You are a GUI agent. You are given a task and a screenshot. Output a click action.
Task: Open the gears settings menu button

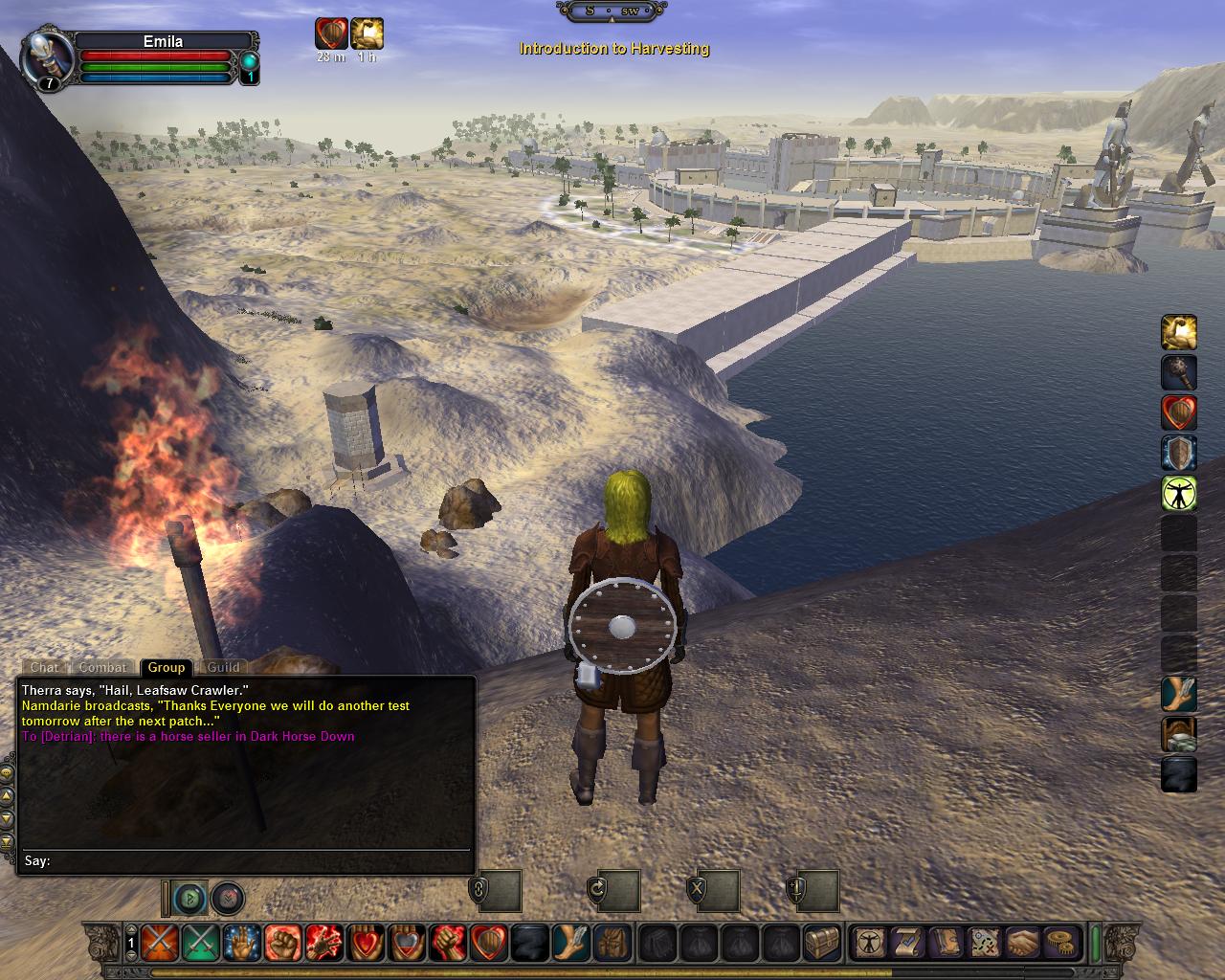click(1059, 943)
